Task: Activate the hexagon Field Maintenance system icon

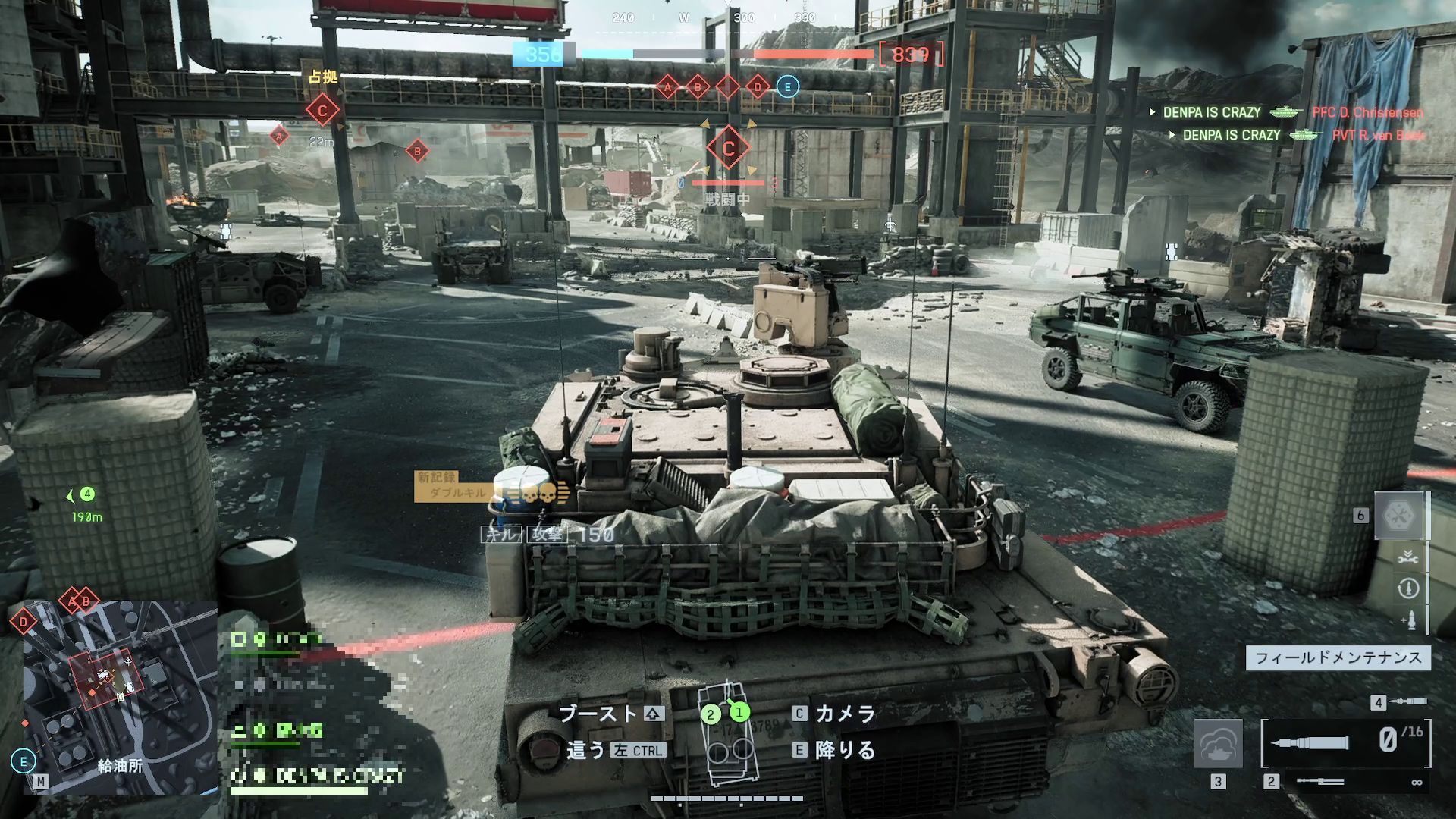Action: [x=1399, y=516]
